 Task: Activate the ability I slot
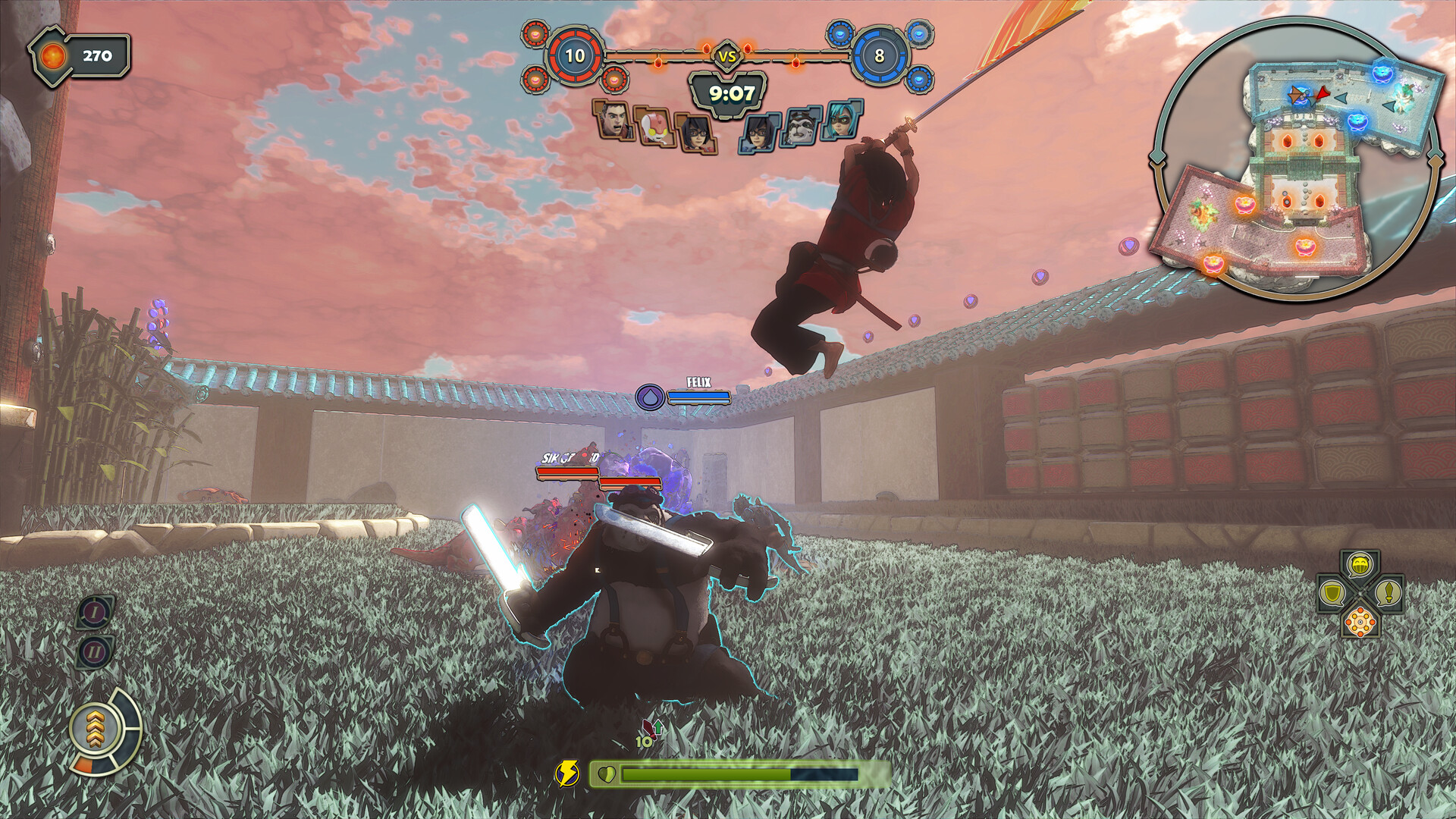[95, 612]
